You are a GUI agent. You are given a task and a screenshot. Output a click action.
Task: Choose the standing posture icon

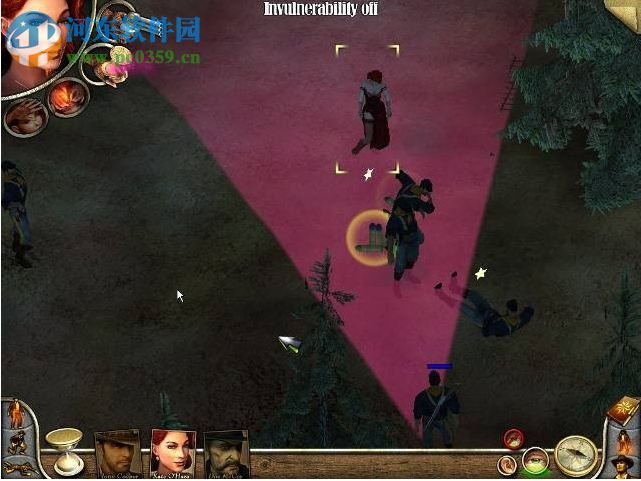coord(15,413)
